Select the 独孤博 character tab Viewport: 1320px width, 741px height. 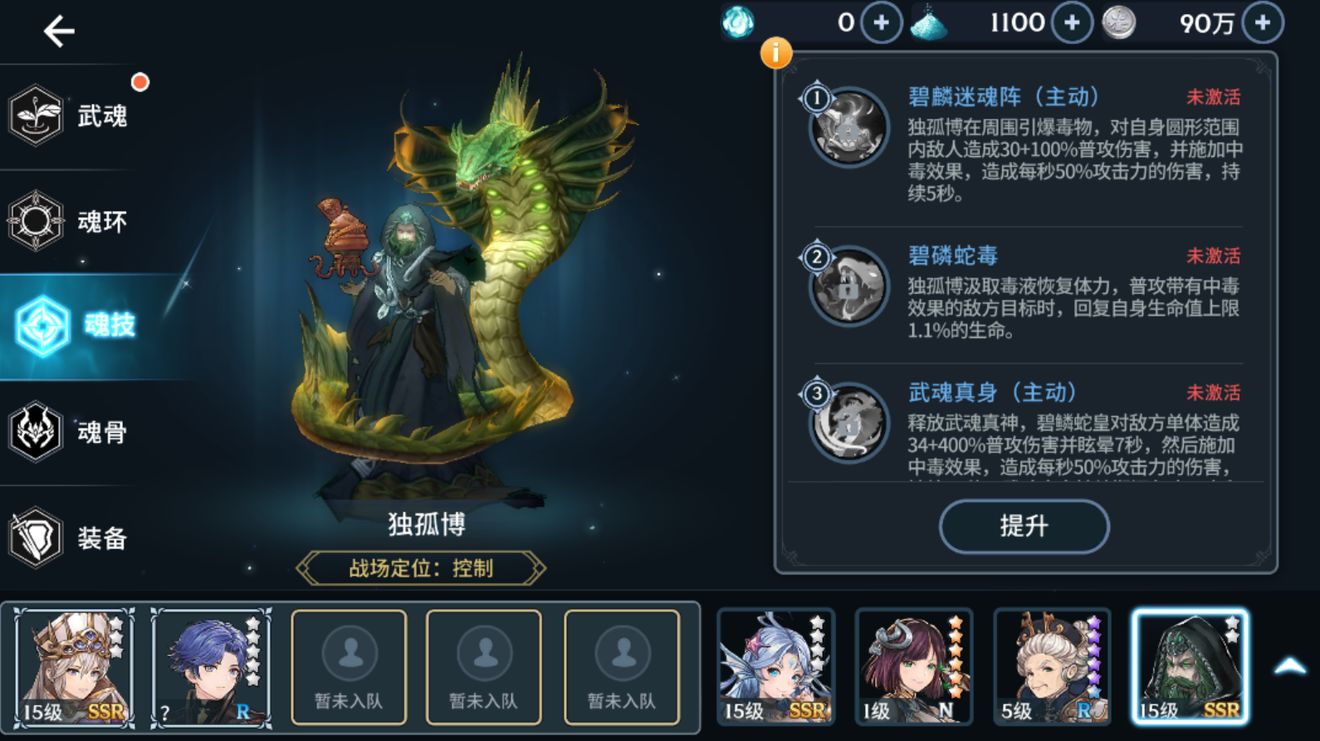coord(1189,663)
